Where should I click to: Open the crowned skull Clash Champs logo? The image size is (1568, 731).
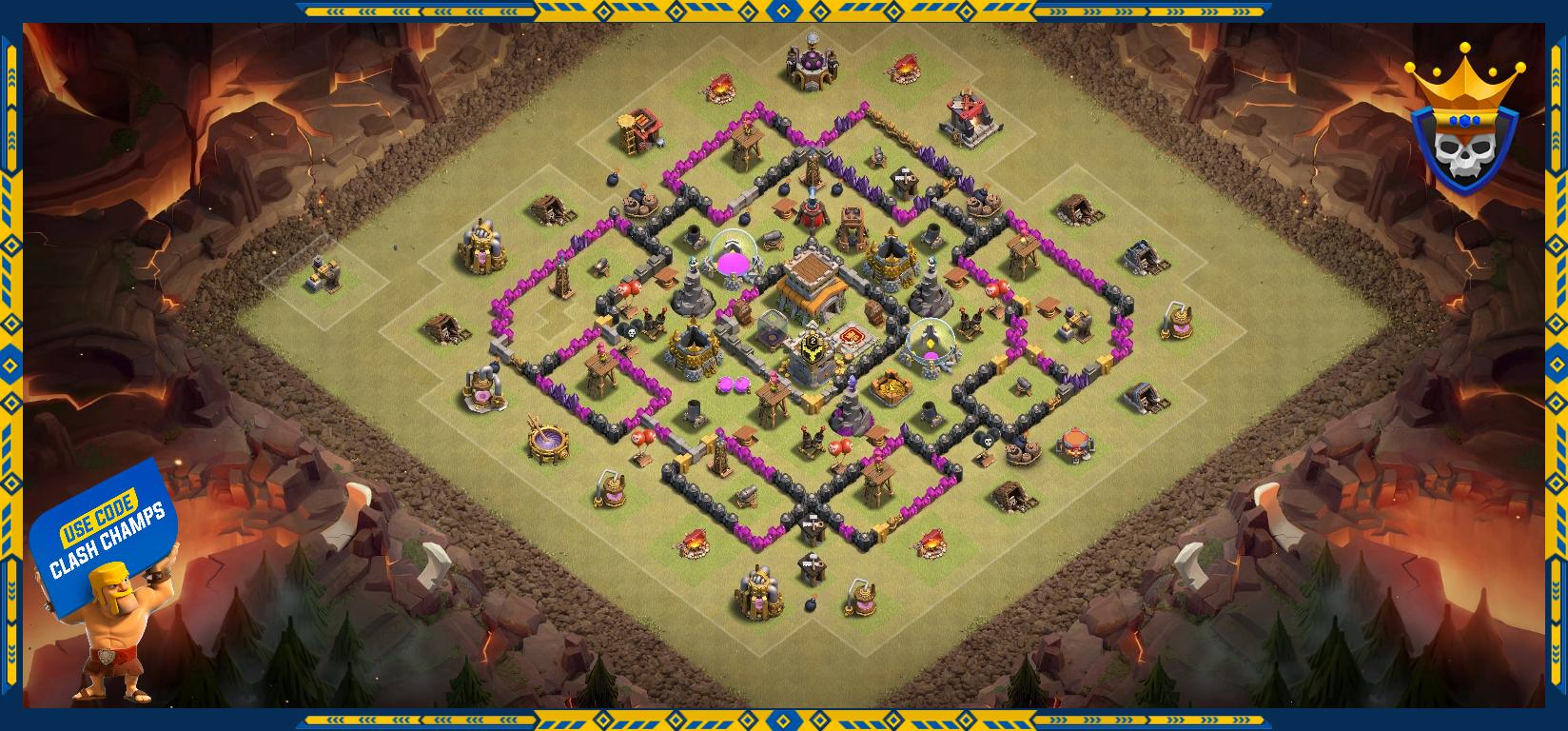(x=1463, y=123)
